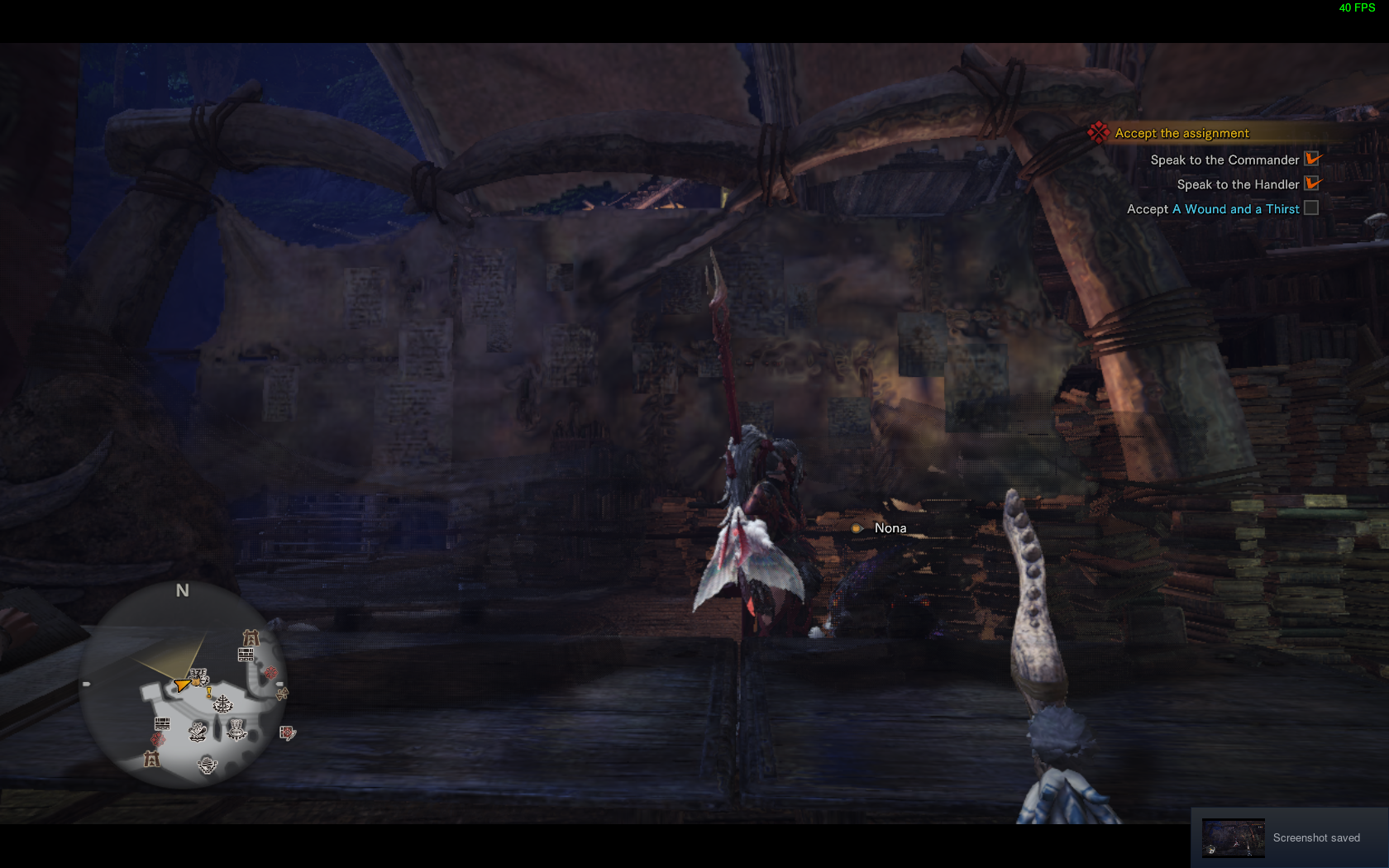Click the crossed-tools Smithy icon on the minimap
1389x868 pixels.
coord(198,731)
